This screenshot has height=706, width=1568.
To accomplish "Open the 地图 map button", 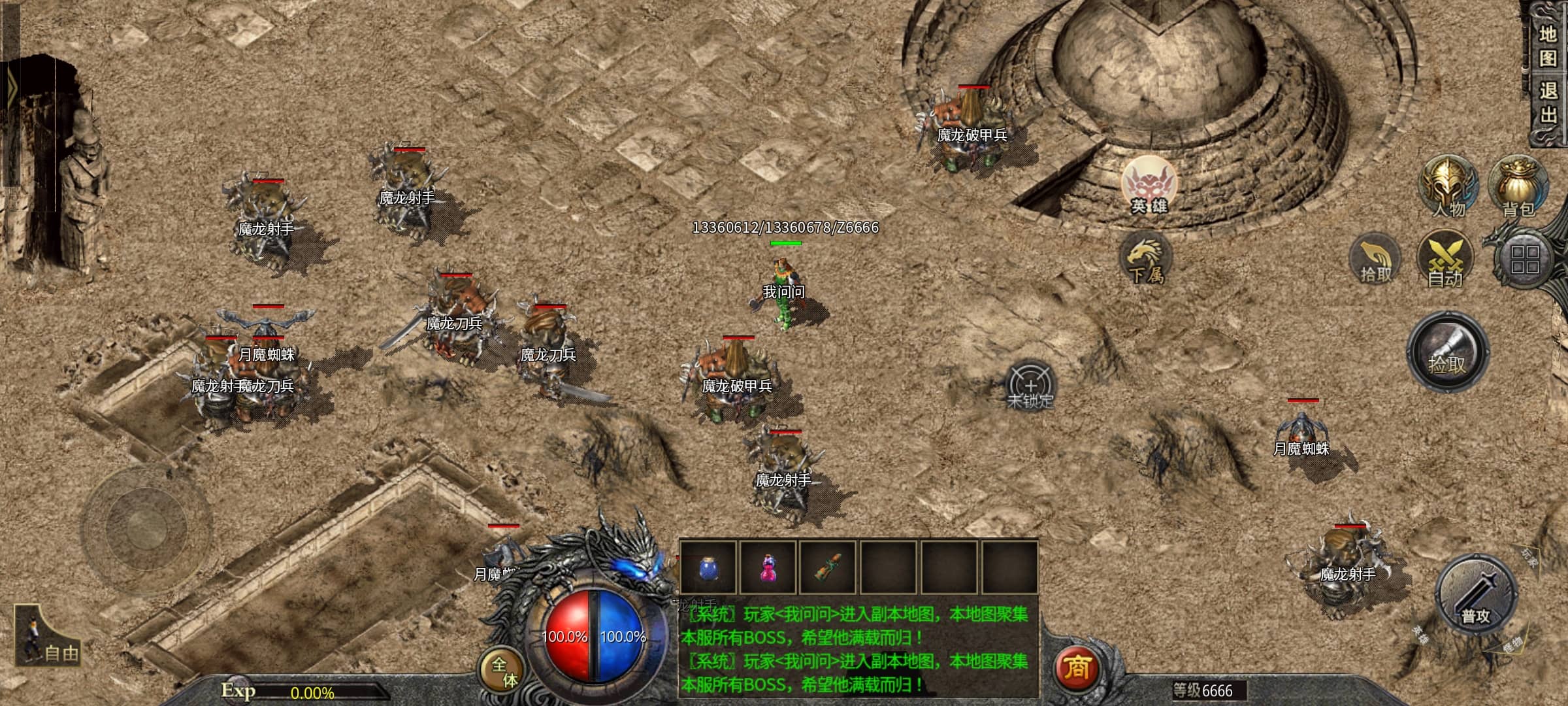I will tap(1548, 46).
